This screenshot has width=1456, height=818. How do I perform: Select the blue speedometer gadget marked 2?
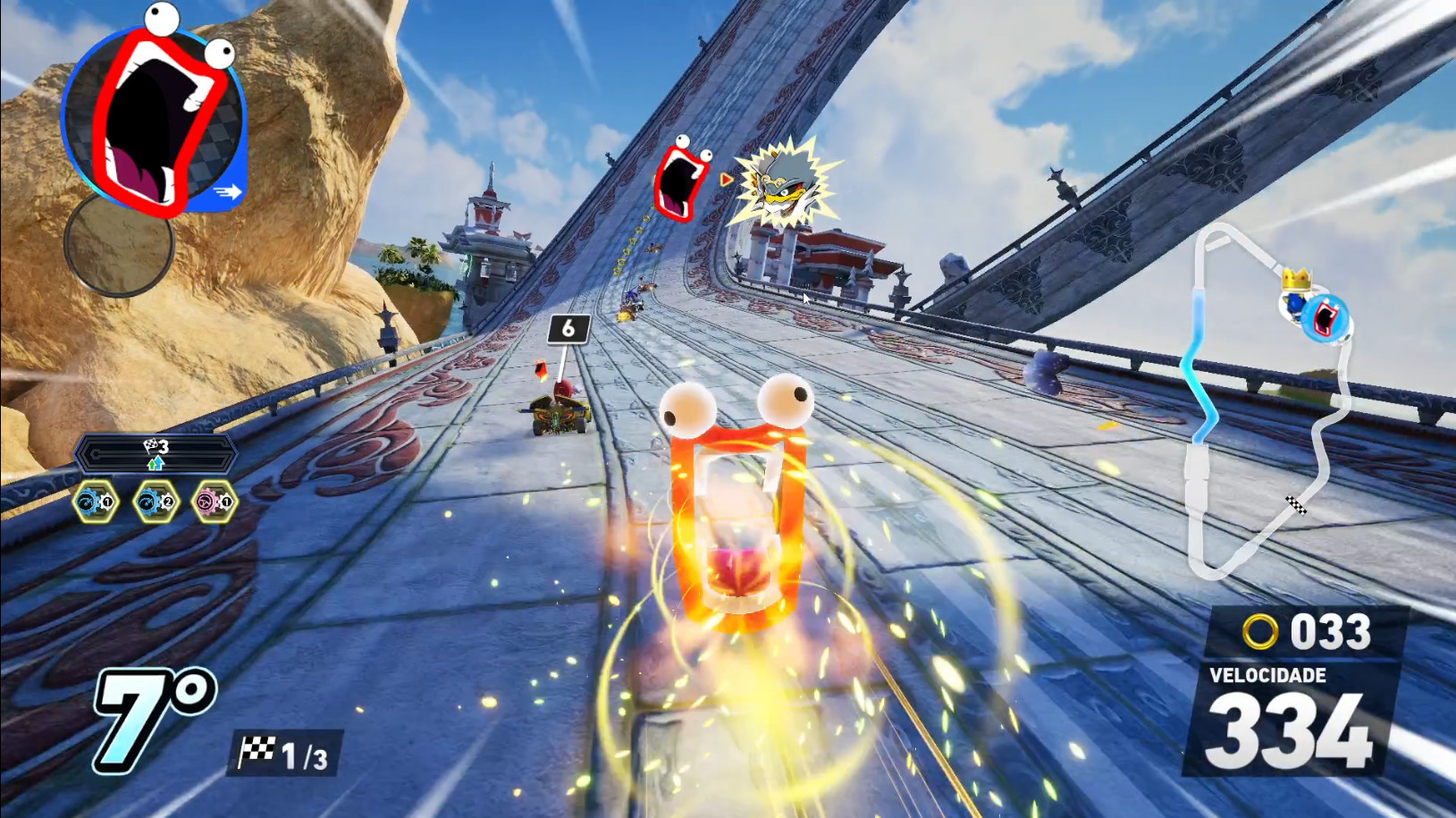(x=155, y=502)
